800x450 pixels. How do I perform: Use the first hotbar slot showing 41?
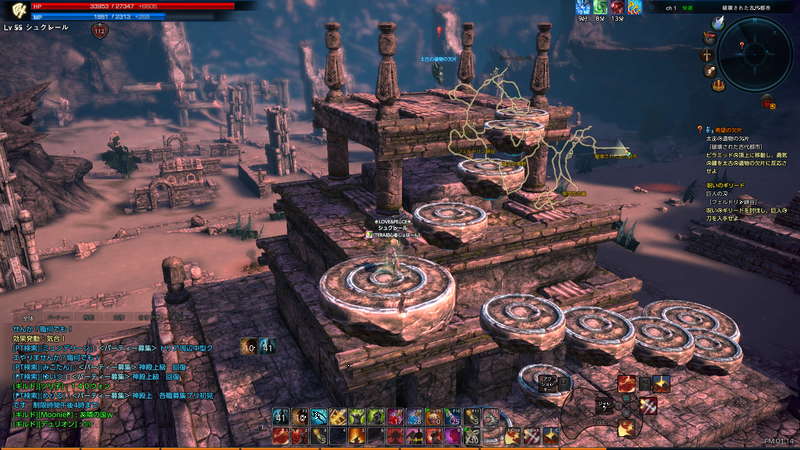(281, 417)
